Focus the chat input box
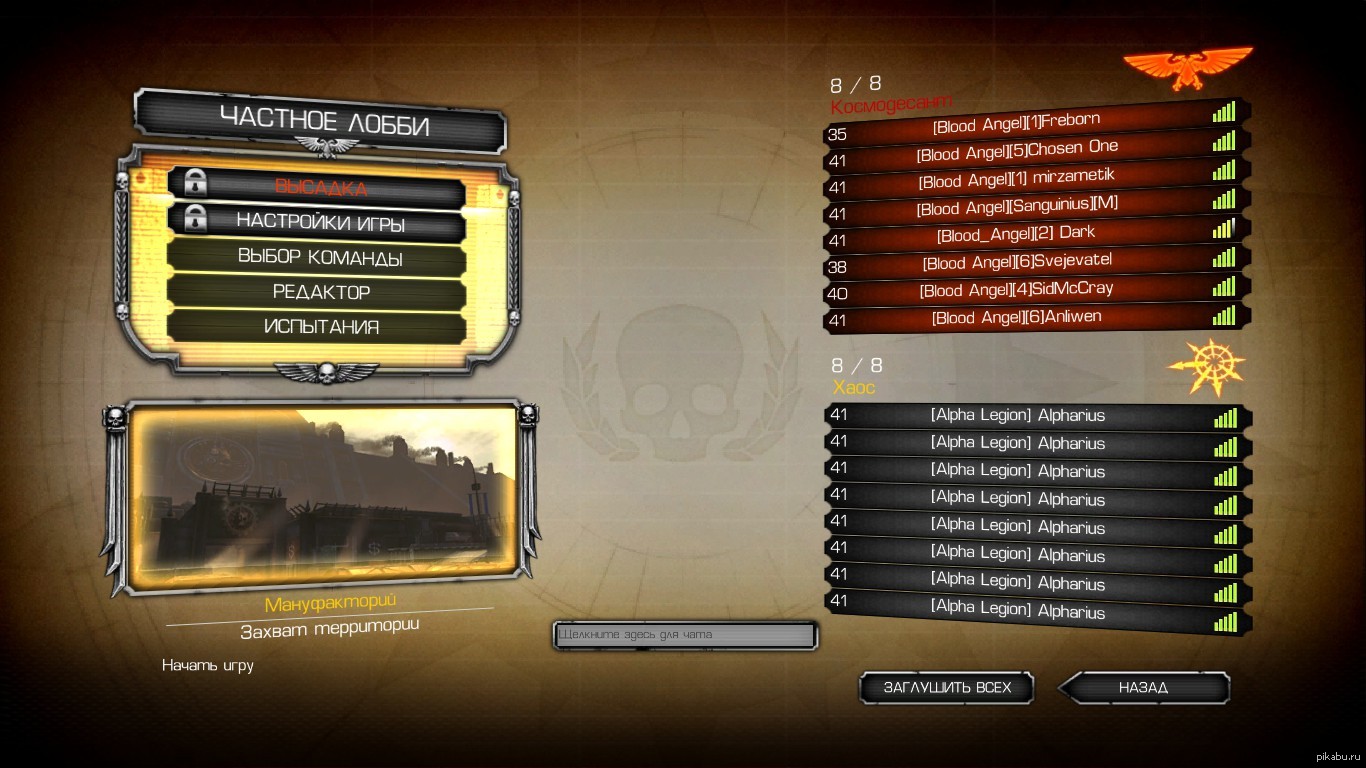The width and height of the screenshot is (1366, 768). tap(685, 635)
